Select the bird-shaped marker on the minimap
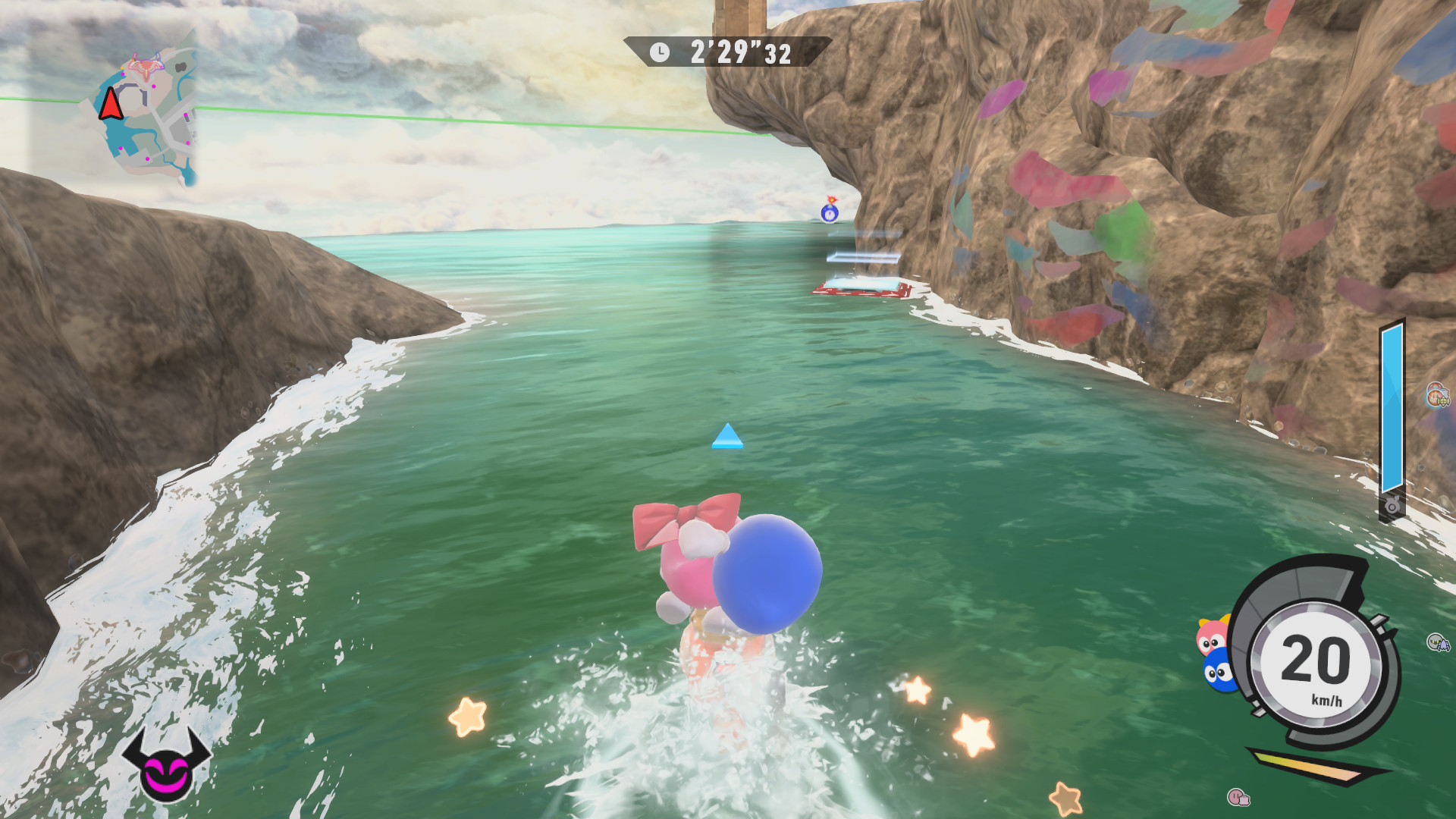This screenshot has height=819, width=1456. pos(146,66)
